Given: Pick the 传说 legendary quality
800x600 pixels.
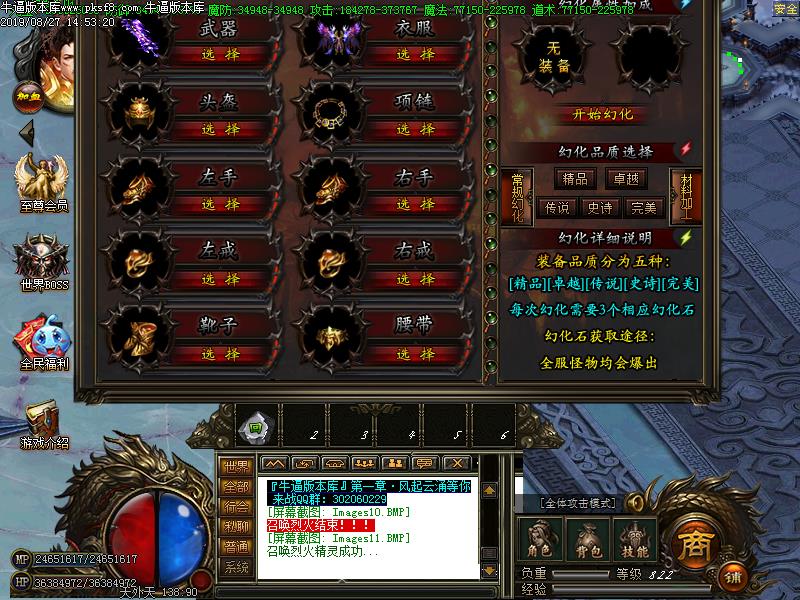Looking at the screenshot, I should (x=557, y=208).
